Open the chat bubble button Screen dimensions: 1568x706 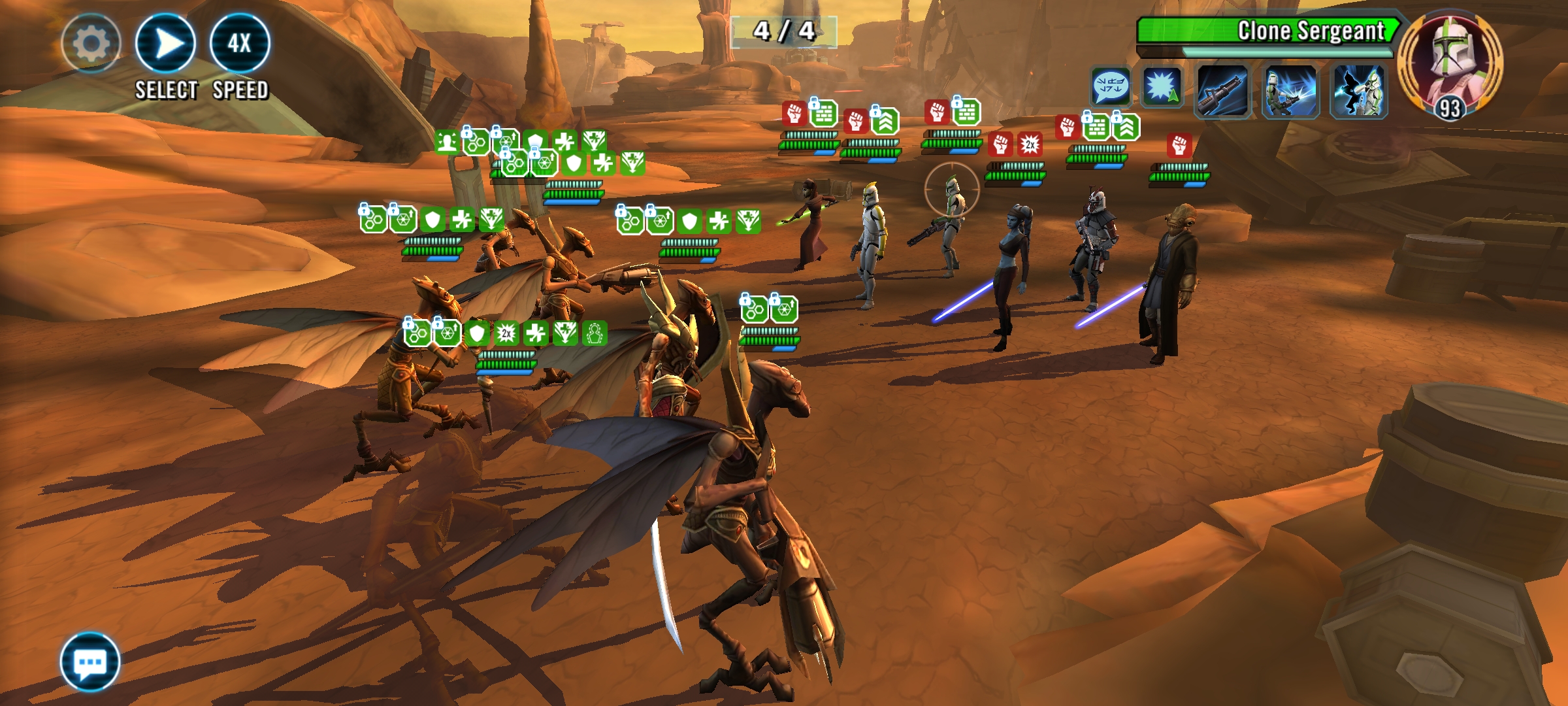tap(90, 662)
